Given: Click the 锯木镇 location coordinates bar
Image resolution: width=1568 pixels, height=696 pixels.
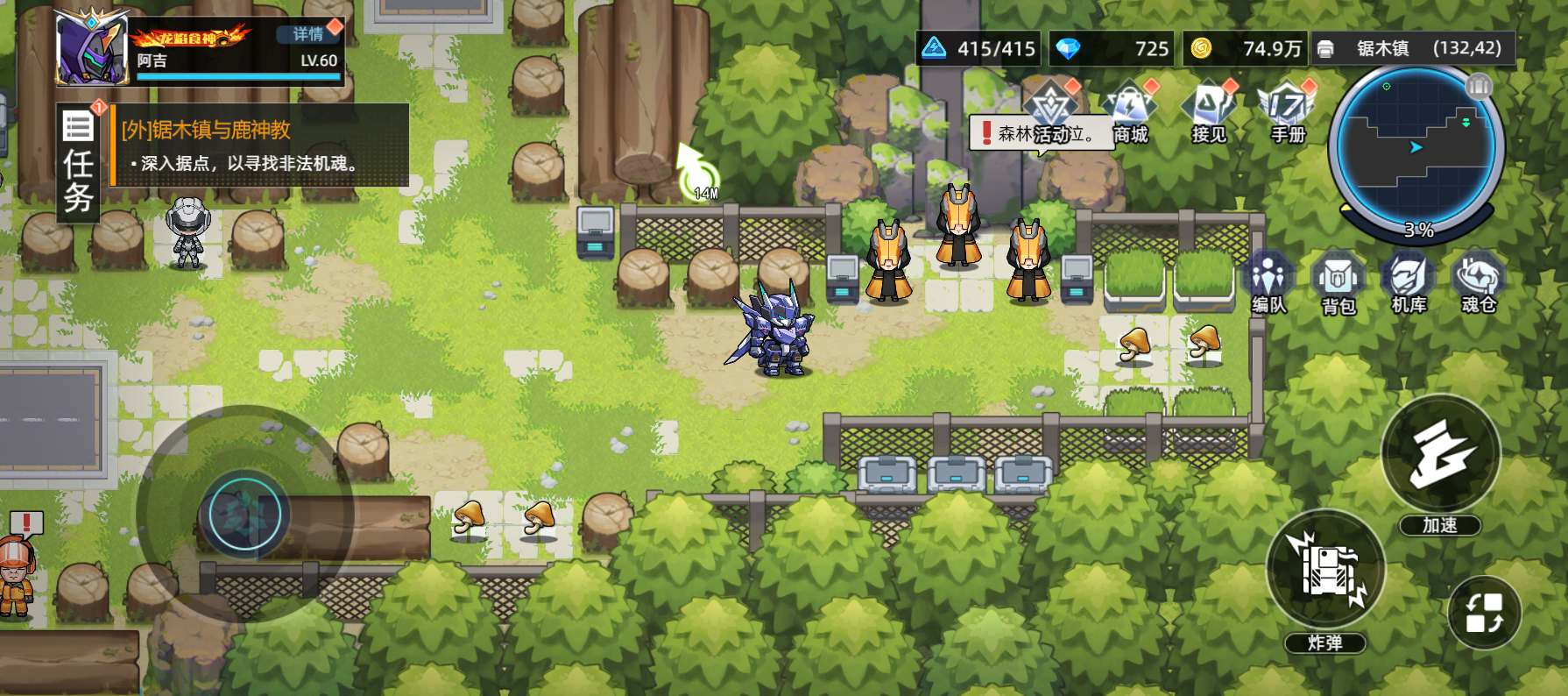Looking at the screenshot, I should pyautogui.click(x=1413, y=49).
